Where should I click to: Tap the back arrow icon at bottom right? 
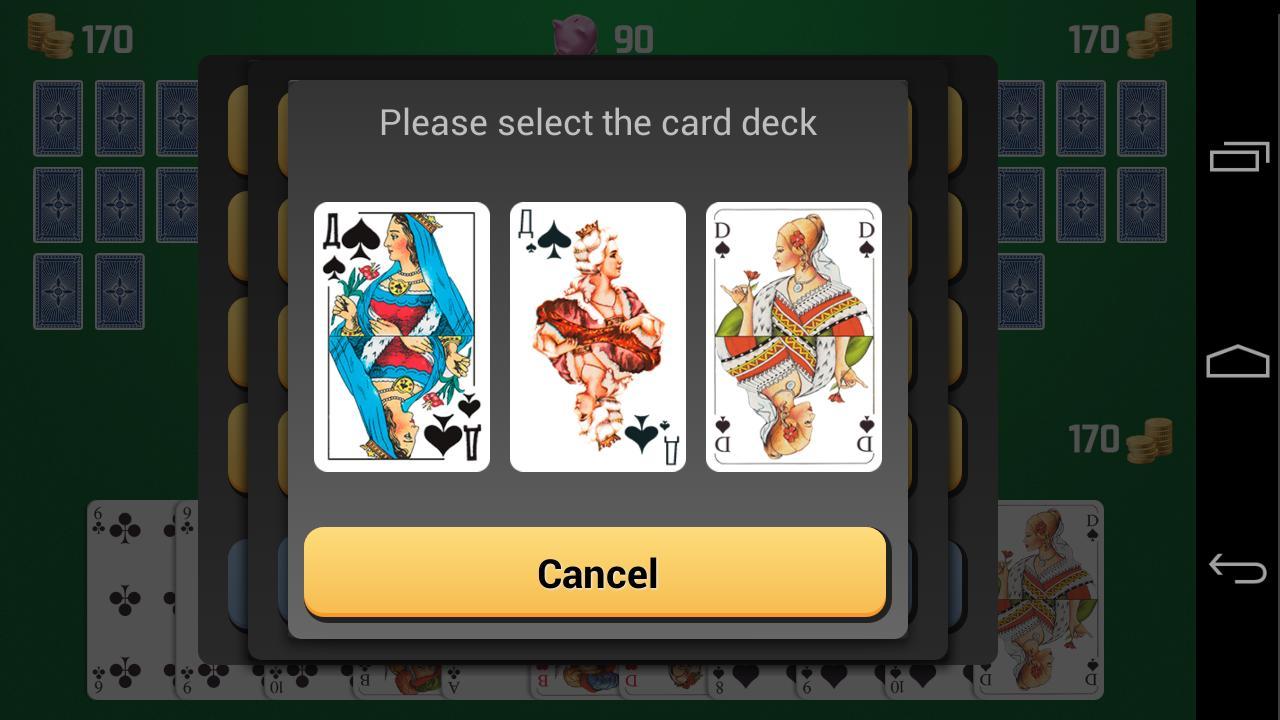pyautogui.click(x=1237, y=570)
